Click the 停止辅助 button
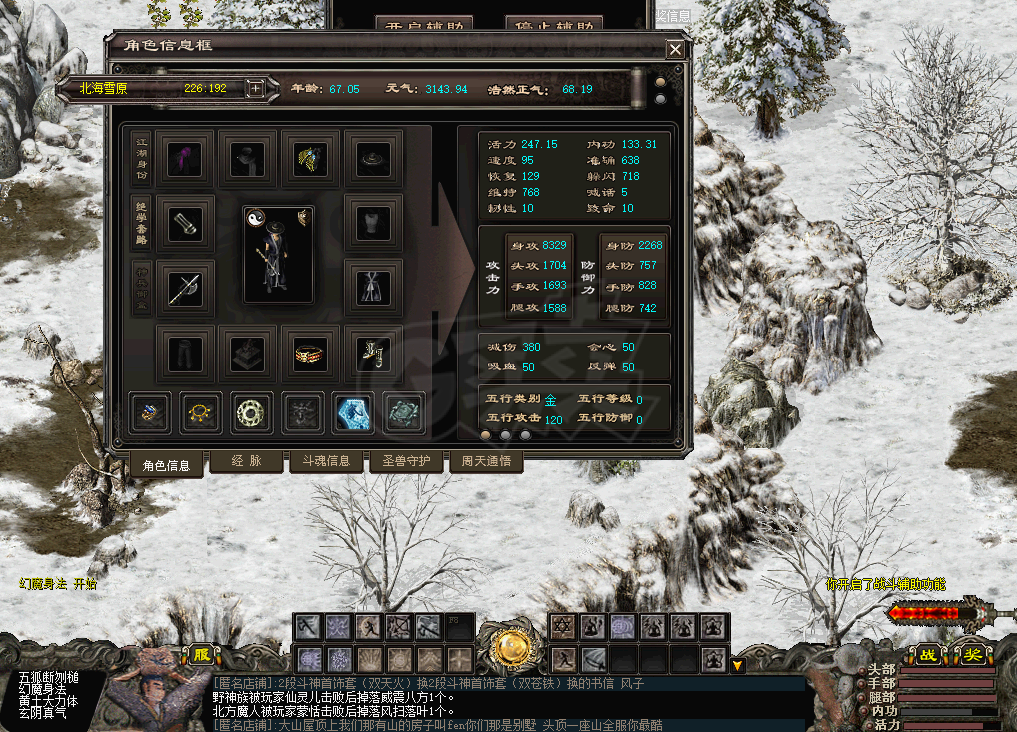This screenshot has width=1017, height=732. pos(553,24)
